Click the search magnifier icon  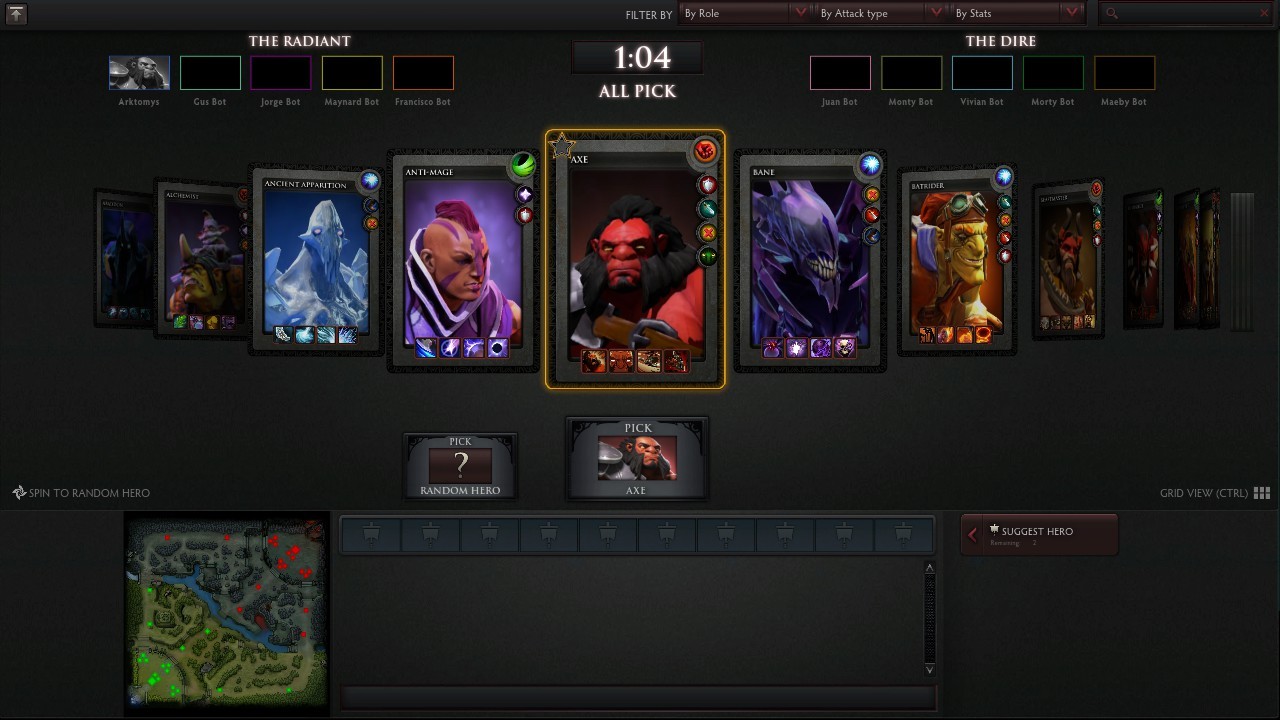click(x=1110, y=13)
